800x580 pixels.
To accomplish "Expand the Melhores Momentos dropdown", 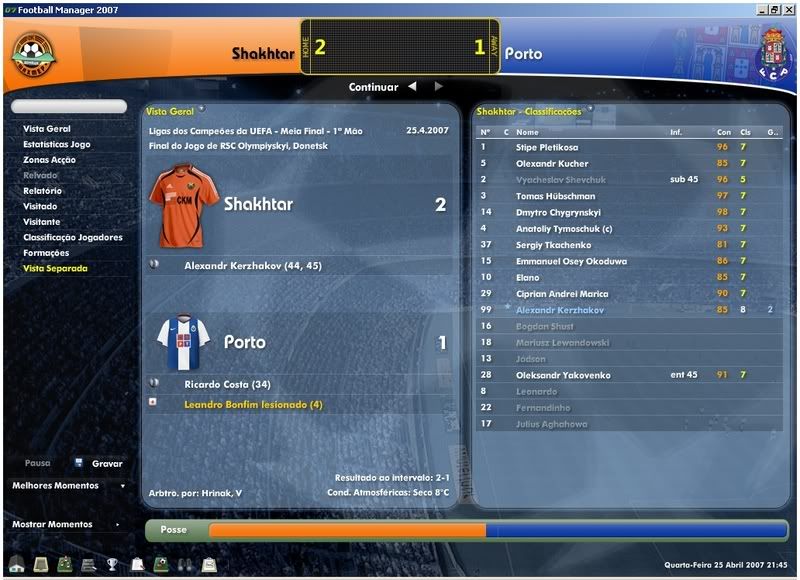I will (68, 486).
